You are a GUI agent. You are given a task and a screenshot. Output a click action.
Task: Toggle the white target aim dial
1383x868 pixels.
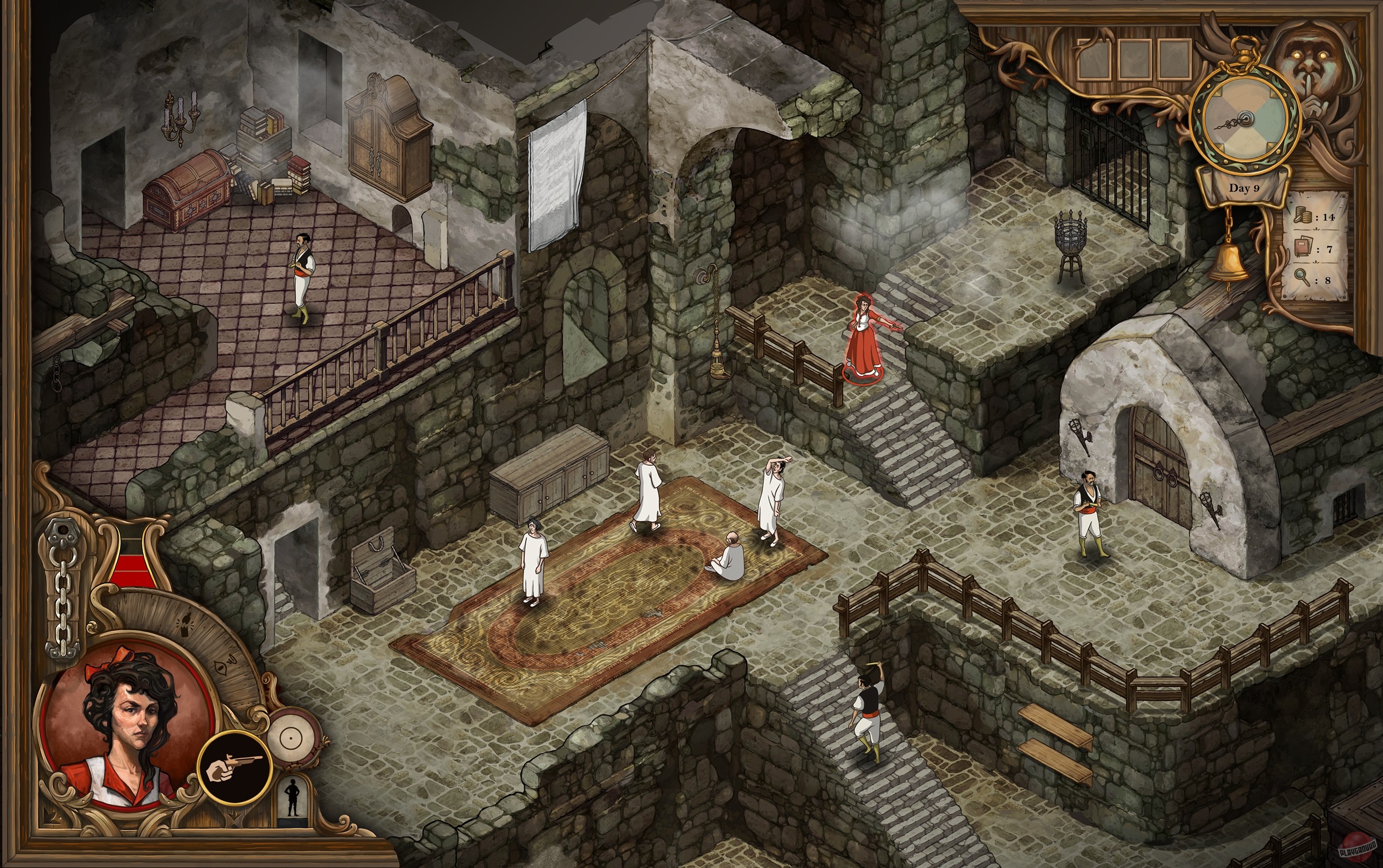290,738
